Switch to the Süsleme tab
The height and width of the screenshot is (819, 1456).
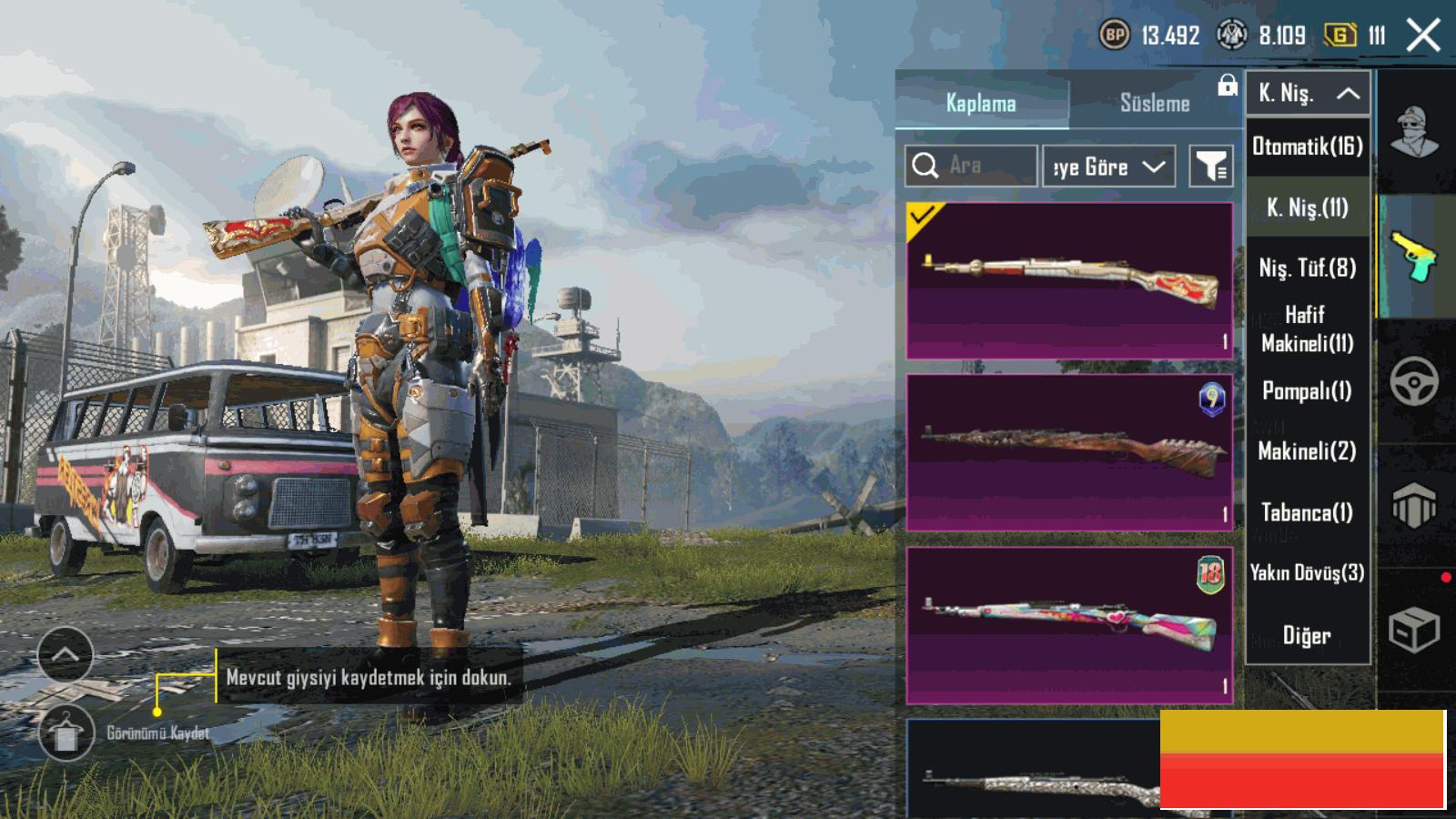point(1154,103)
